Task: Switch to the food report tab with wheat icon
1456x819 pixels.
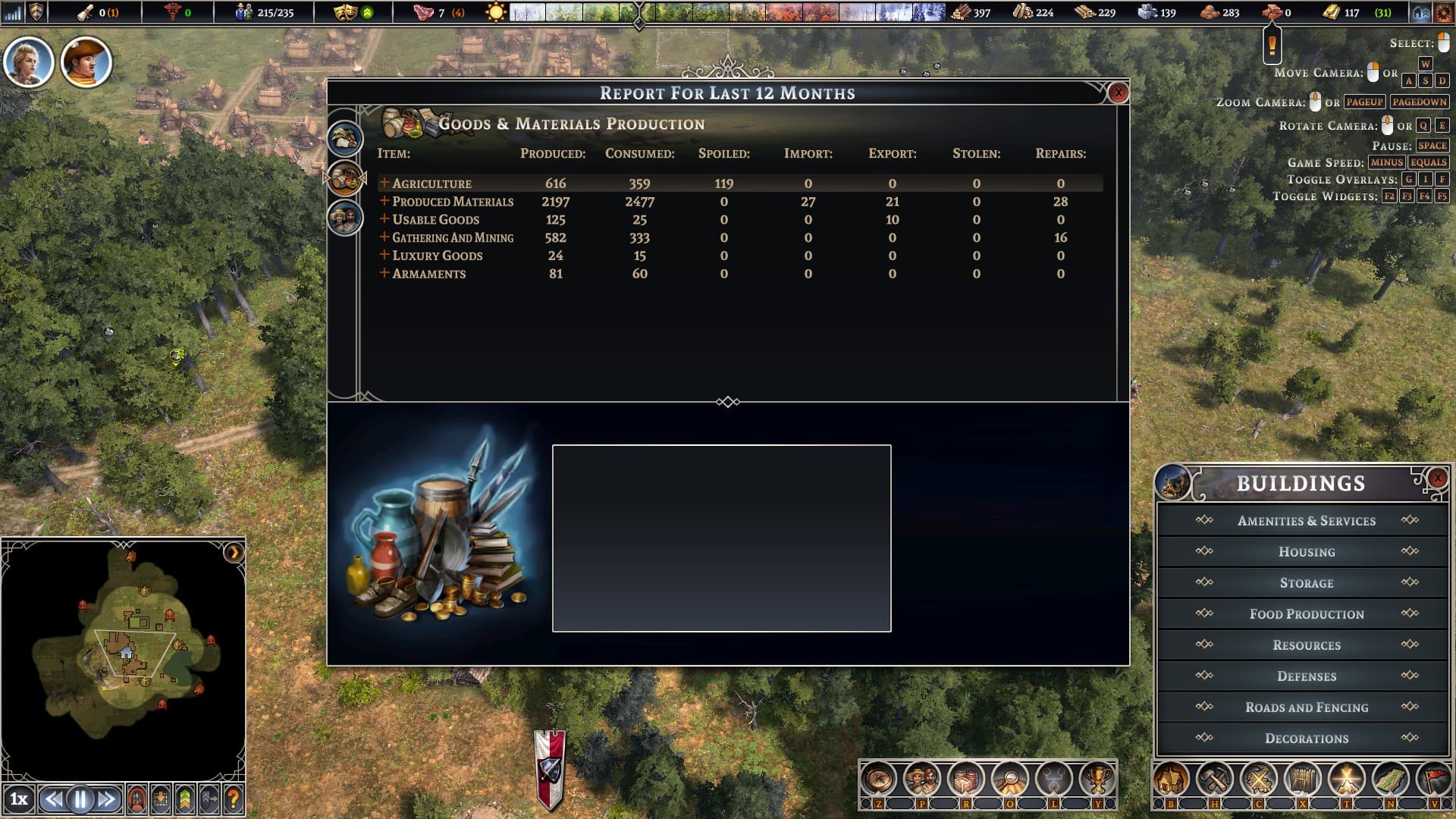Action: [345, 139]
